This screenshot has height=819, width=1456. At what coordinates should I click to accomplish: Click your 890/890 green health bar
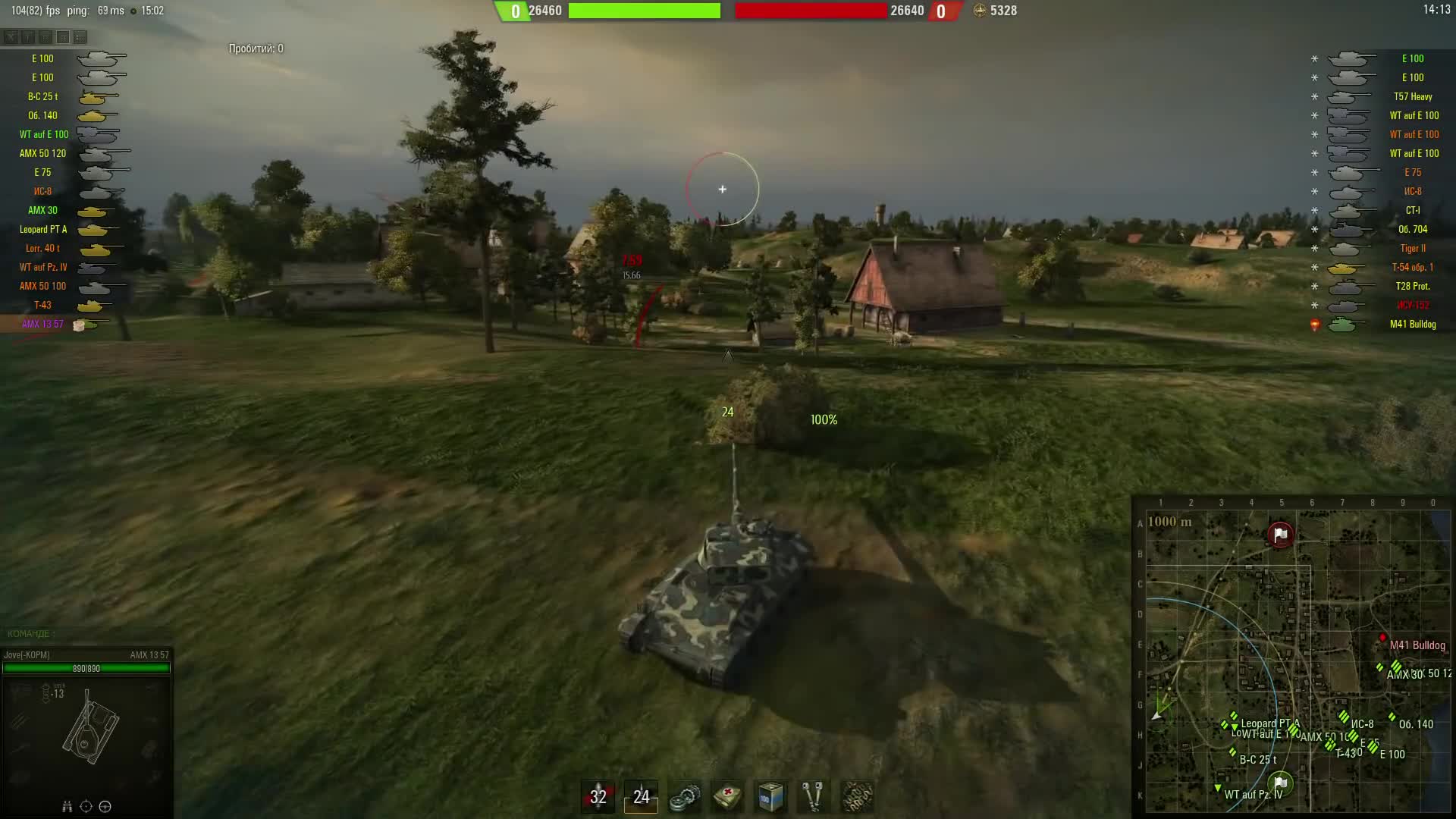(x=87, y=669)
